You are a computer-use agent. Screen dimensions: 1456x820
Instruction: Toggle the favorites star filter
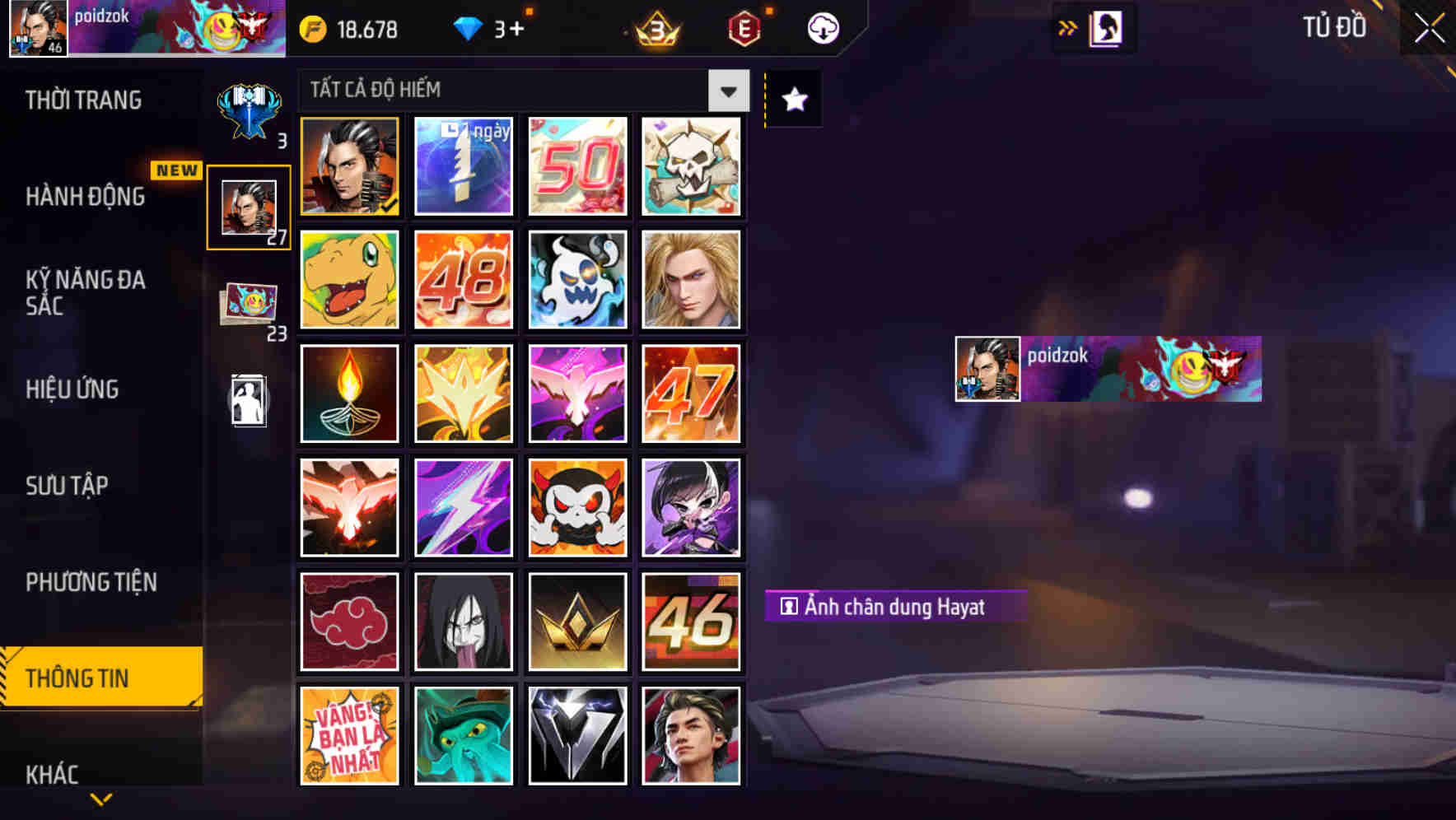pyautogui.click(x=792, y=100)
